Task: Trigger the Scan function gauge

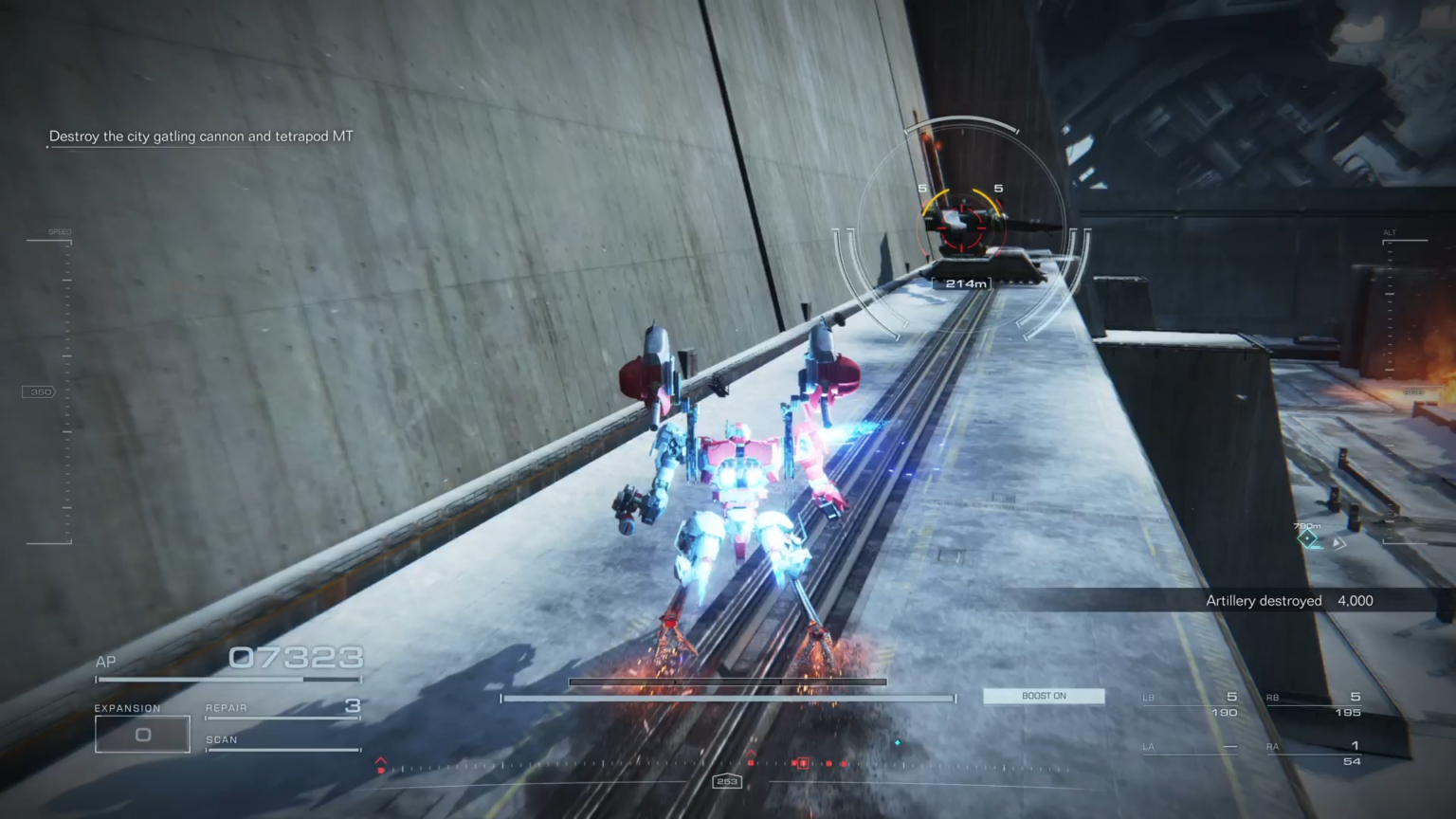Action: coord(282,742)
